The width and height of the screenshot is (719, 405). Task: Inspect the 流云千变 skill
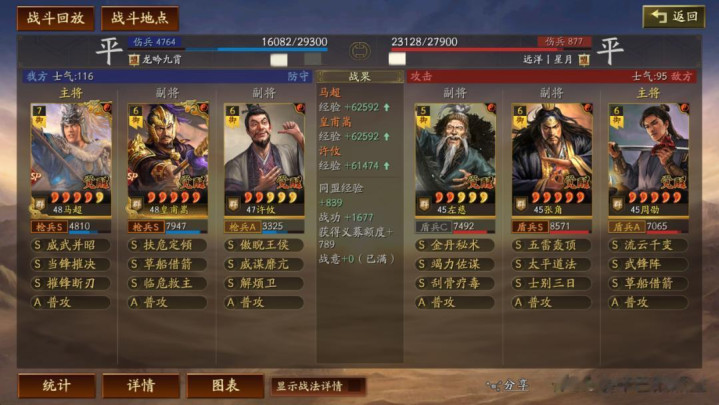[x=648, y=245]
